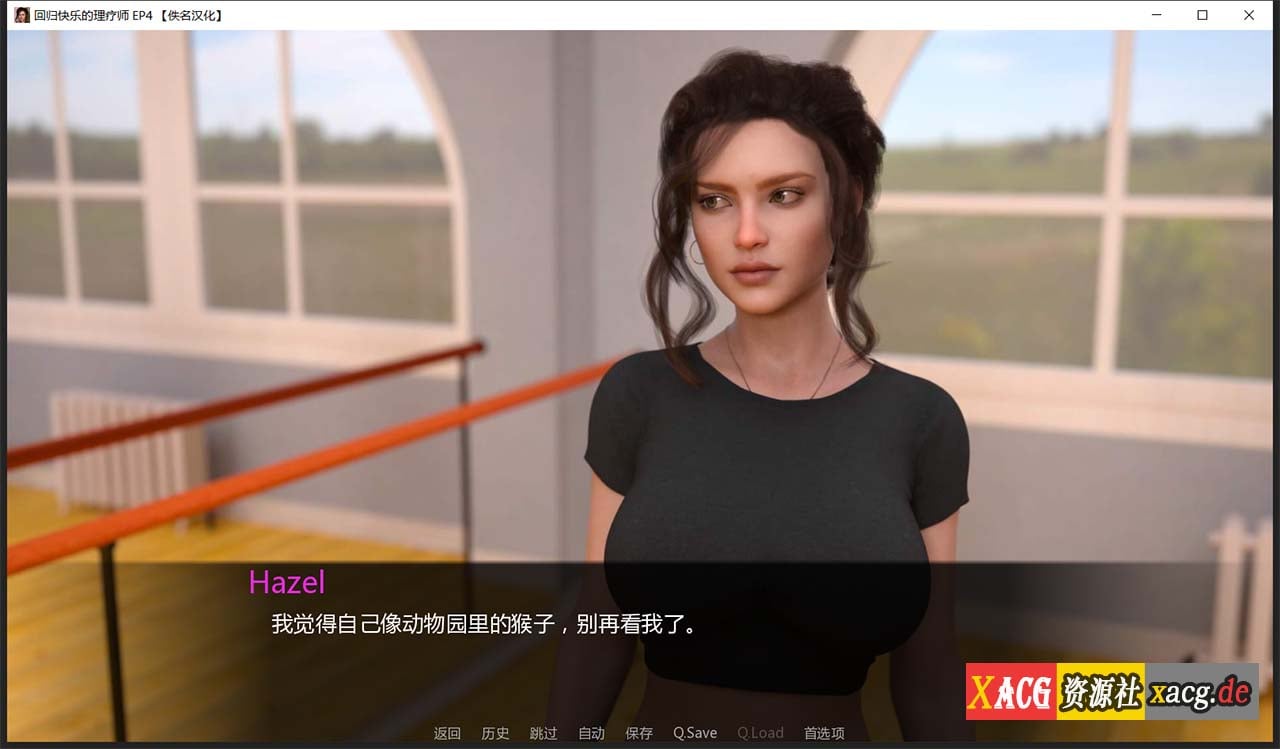The width and height of the screenshot is (1280, 749).
Task: Open the 保存 save game screen
Action: (639, 733)
